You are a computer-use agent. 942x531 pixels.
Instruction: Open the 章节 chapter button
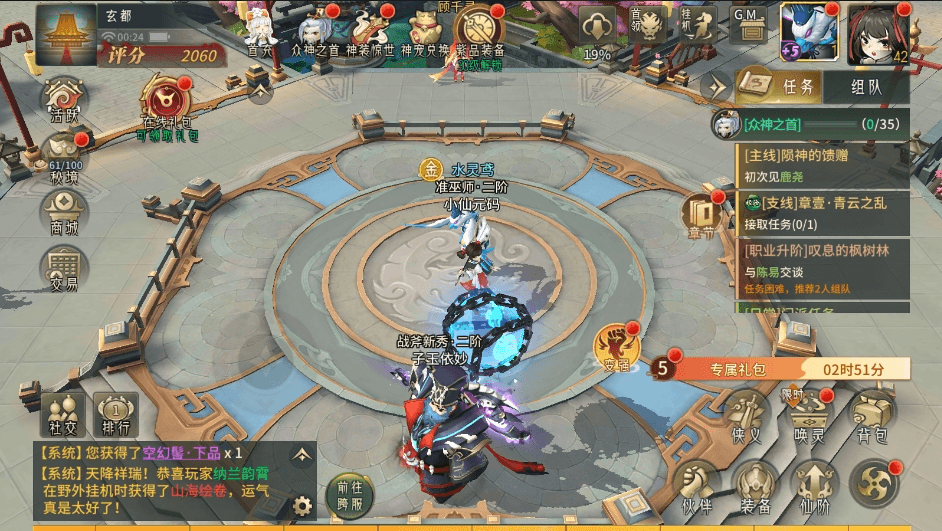[703, 214]
